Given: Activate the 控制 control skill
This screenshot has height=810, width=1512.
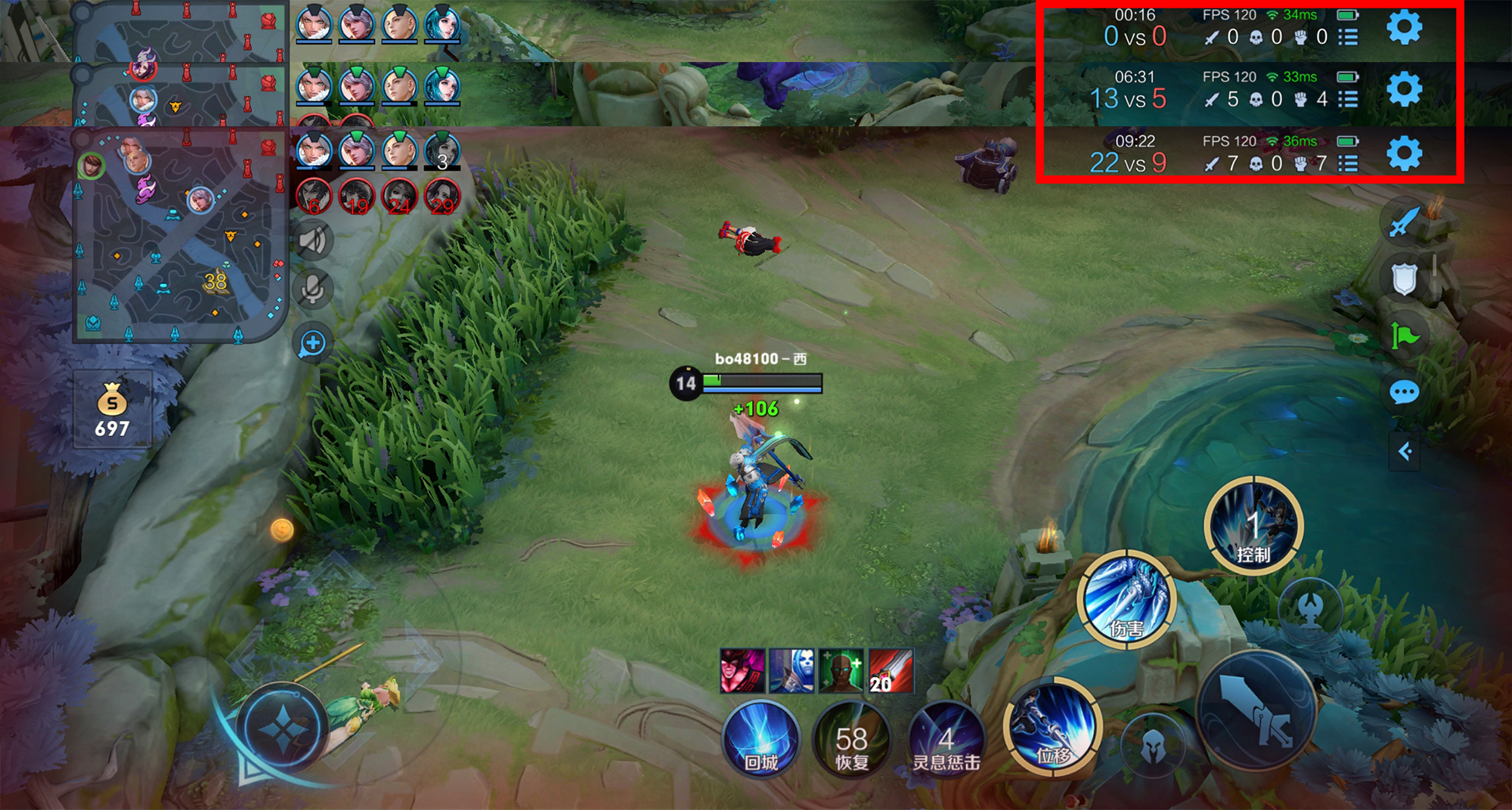Looking at the screenshot, I should tap(1253, 525).
